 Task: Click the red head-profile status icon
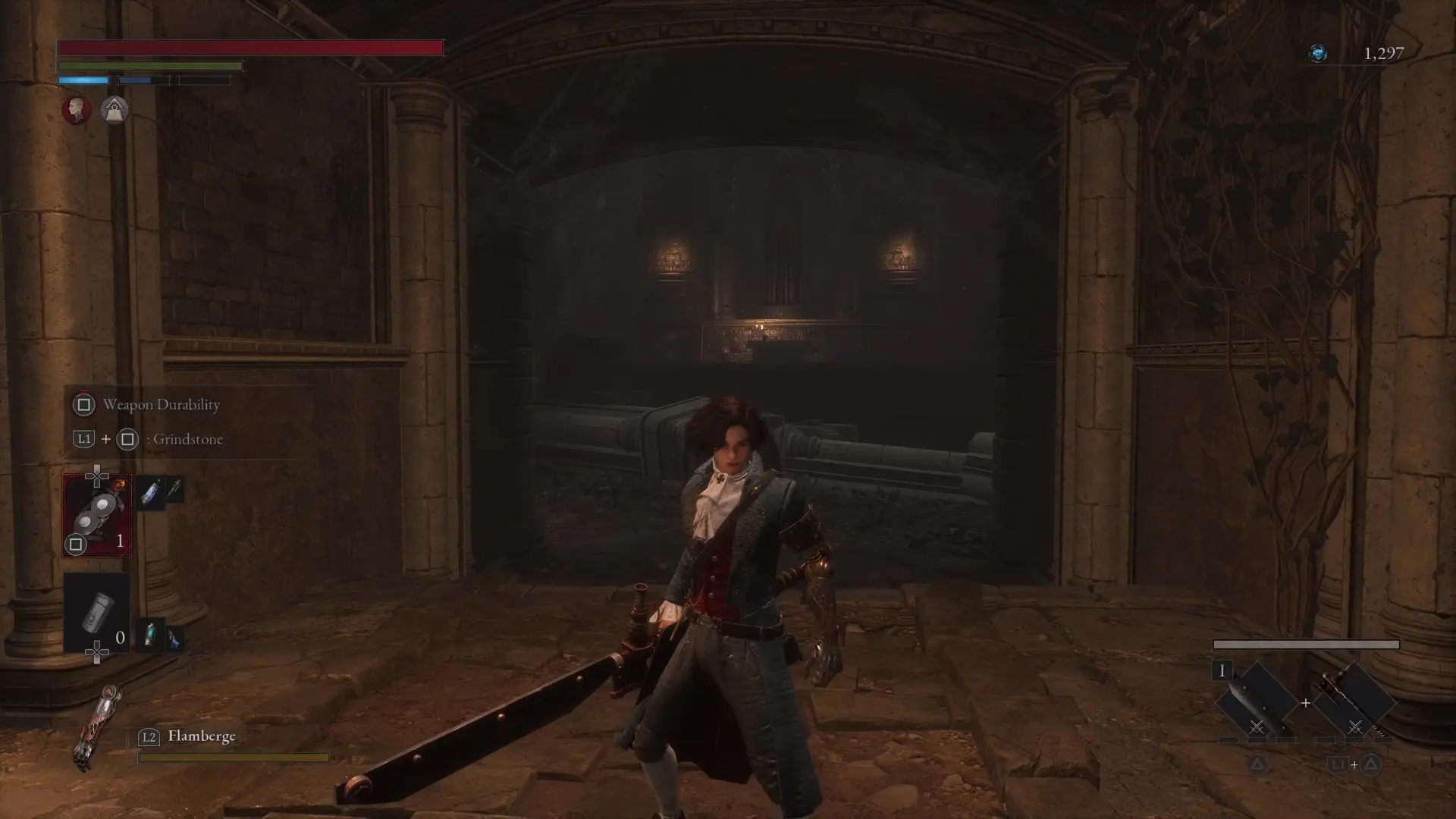76,110
